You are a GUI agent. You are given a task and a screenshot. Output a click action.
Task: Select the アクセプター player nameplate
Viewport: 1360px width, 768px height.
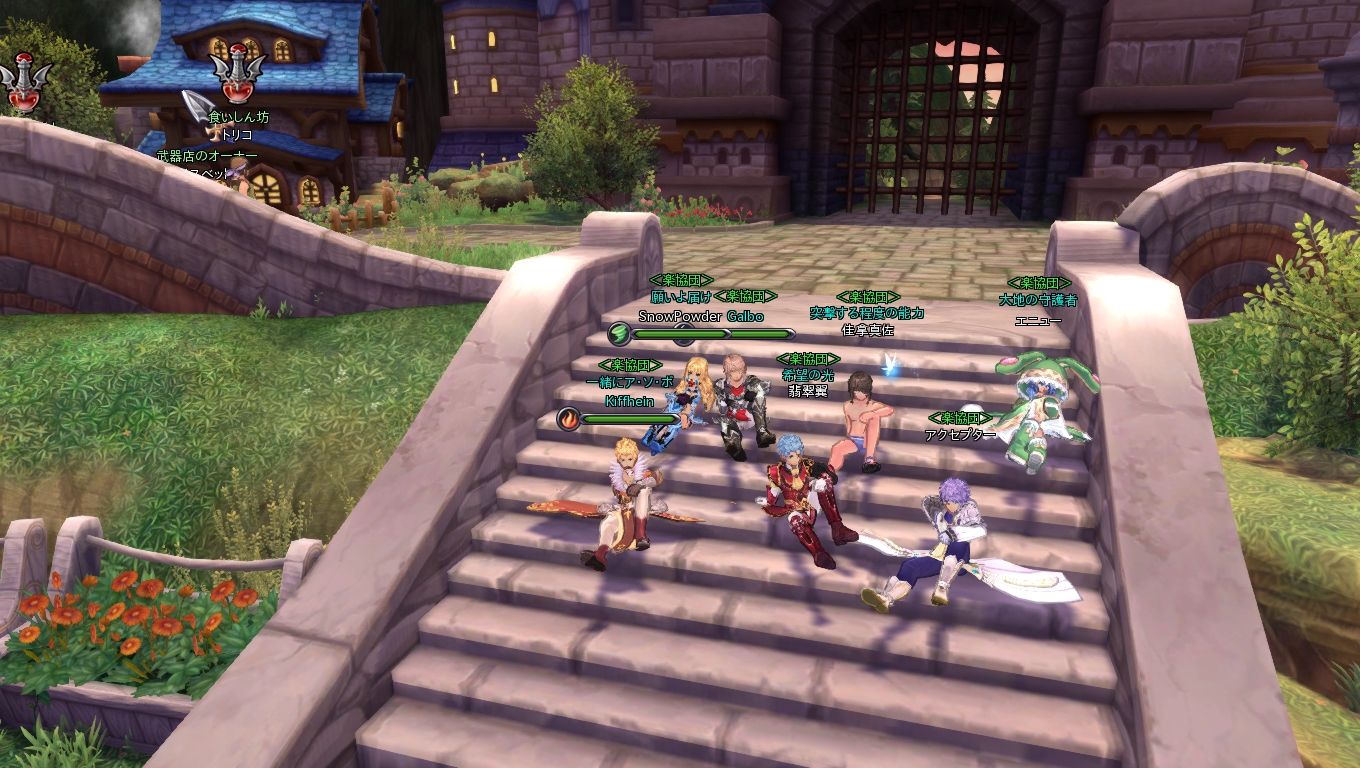[x=960, y=435]
